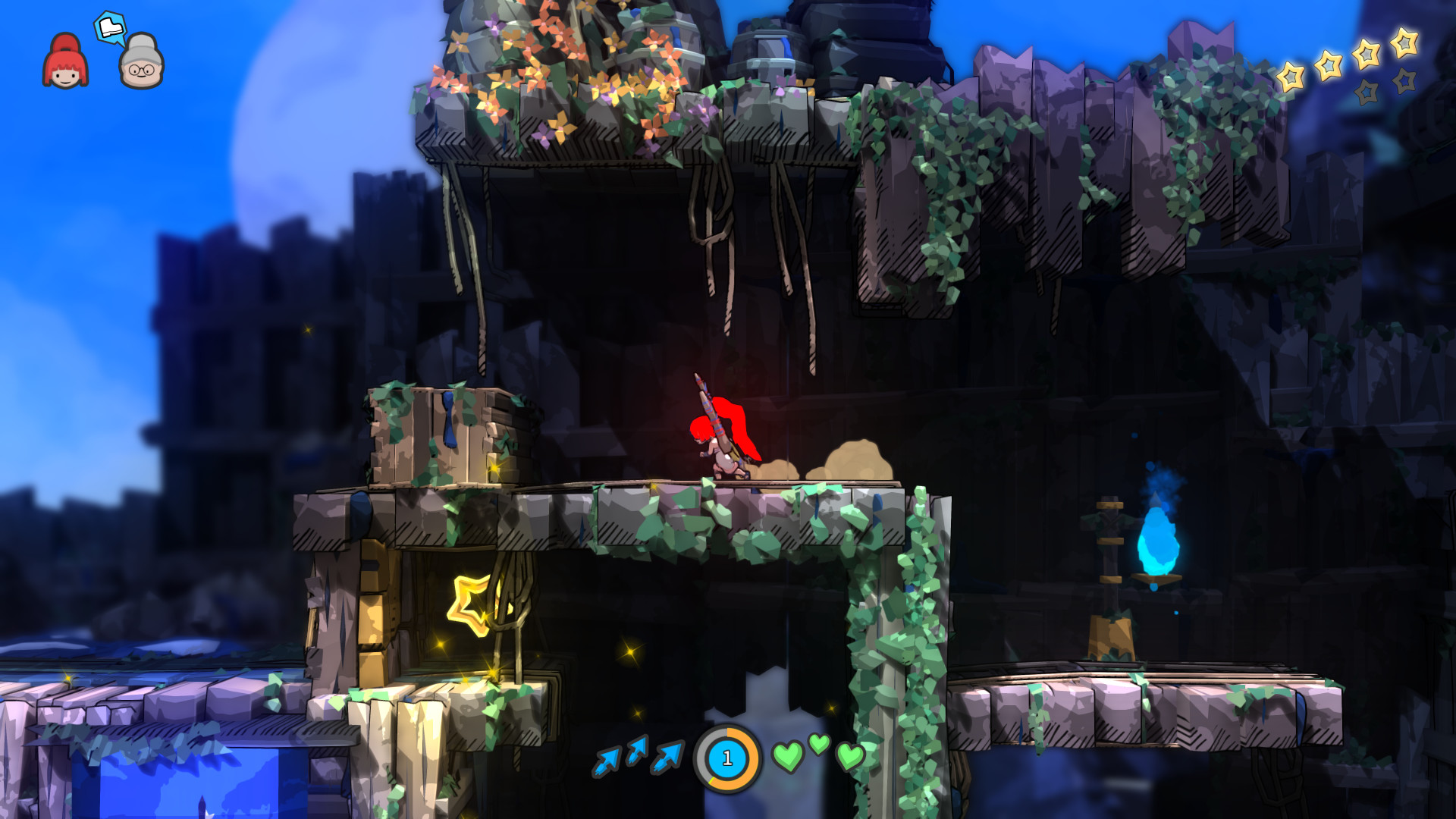Switch to the second star tab at top right
The width and height of the screenshot is (1456, 819).
point(1329,65)
